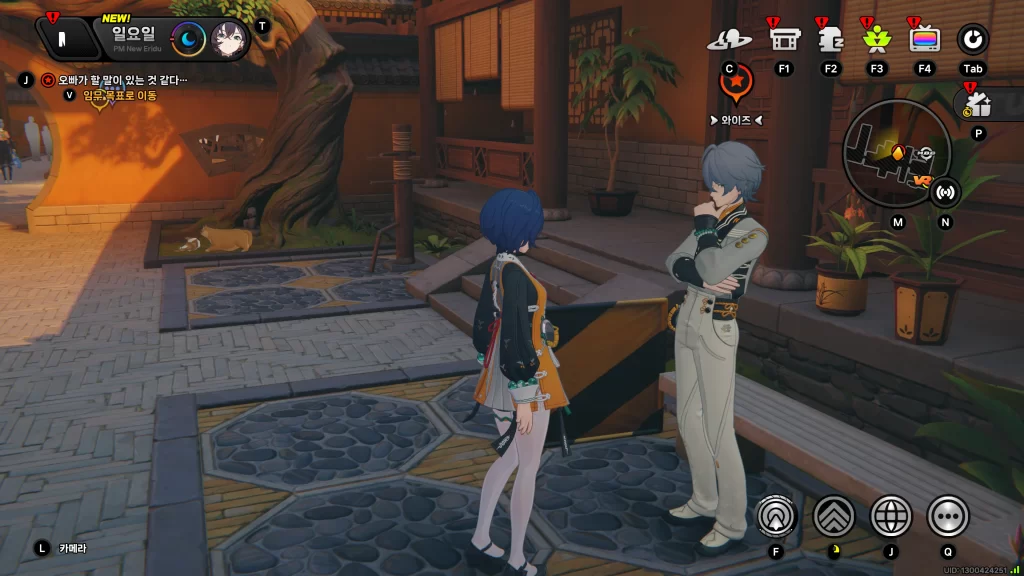The height and width of the screenshot is (576, 1024).
Task: Open the sleeping head icon menu
Action: point(830,39)
